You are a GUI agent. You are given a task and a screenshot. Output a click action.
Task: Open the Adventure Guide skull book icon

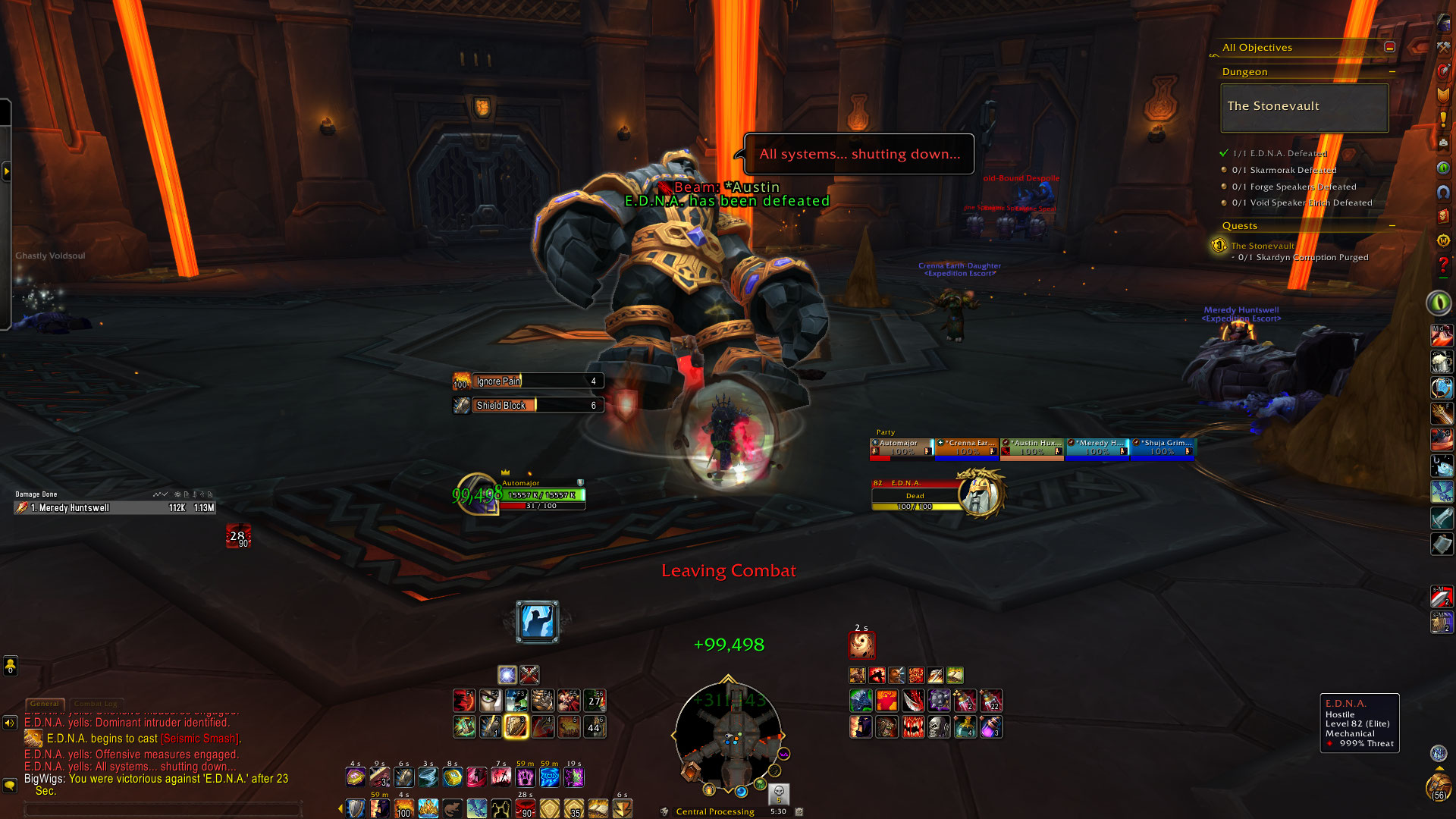[1443, 216]
